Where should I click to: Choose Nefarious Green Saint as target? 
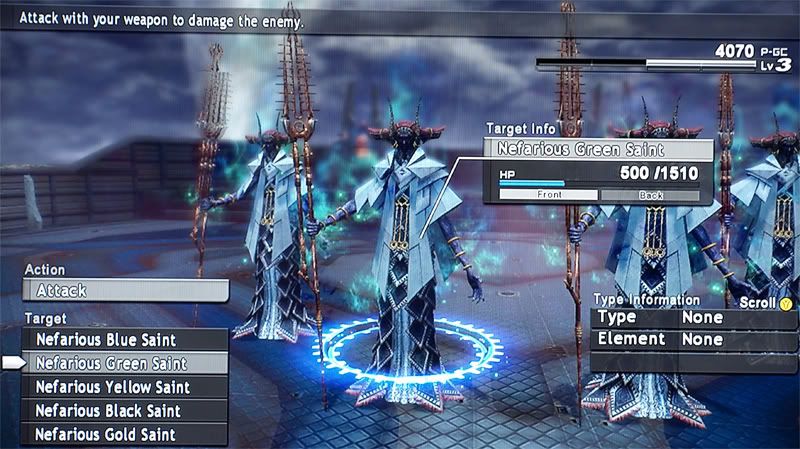coord(124,364)
